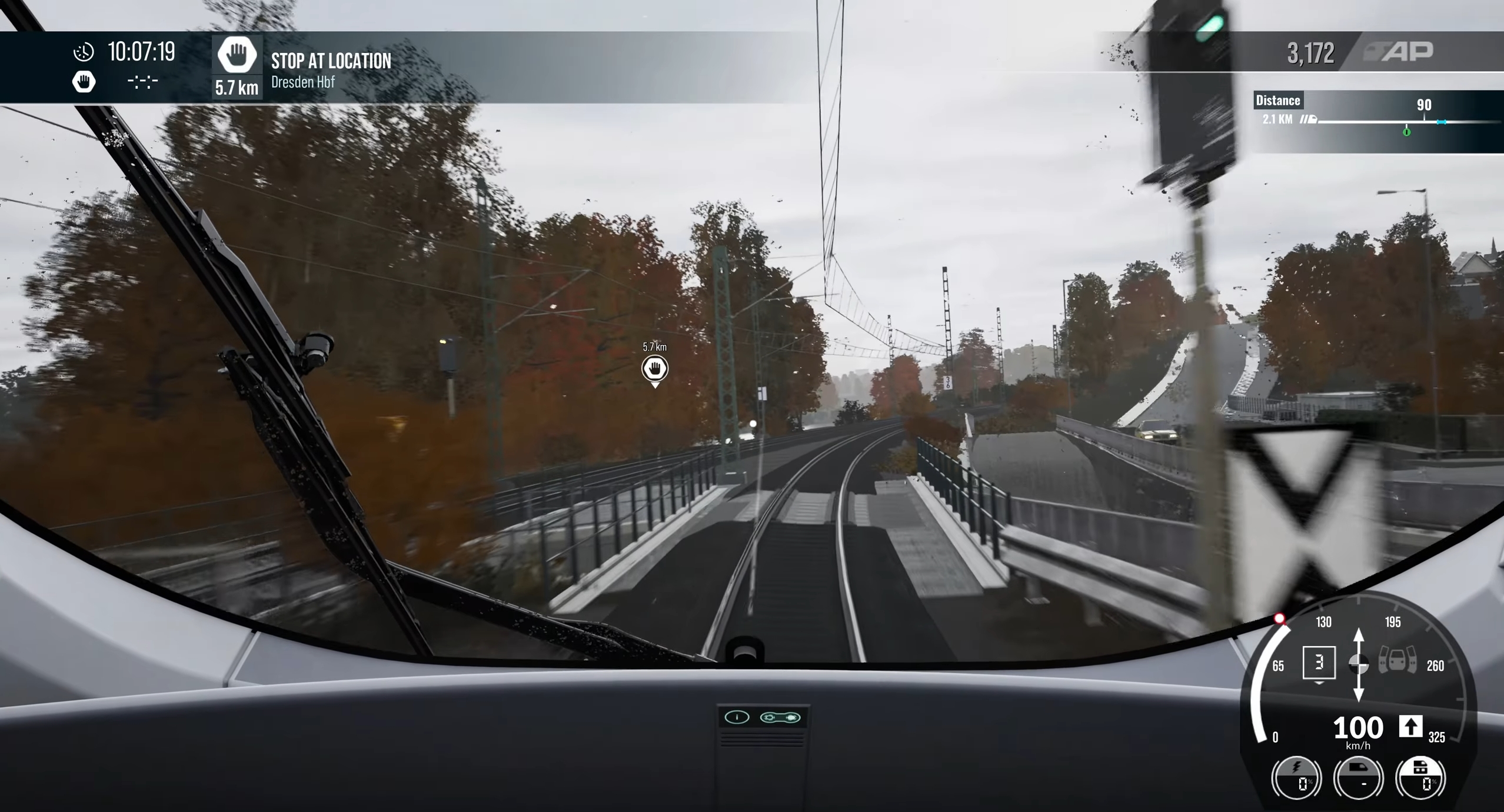Select the 5.7 km stop waypoint marker
This screenshot has height=812, width=1504.
coord(654,369)
